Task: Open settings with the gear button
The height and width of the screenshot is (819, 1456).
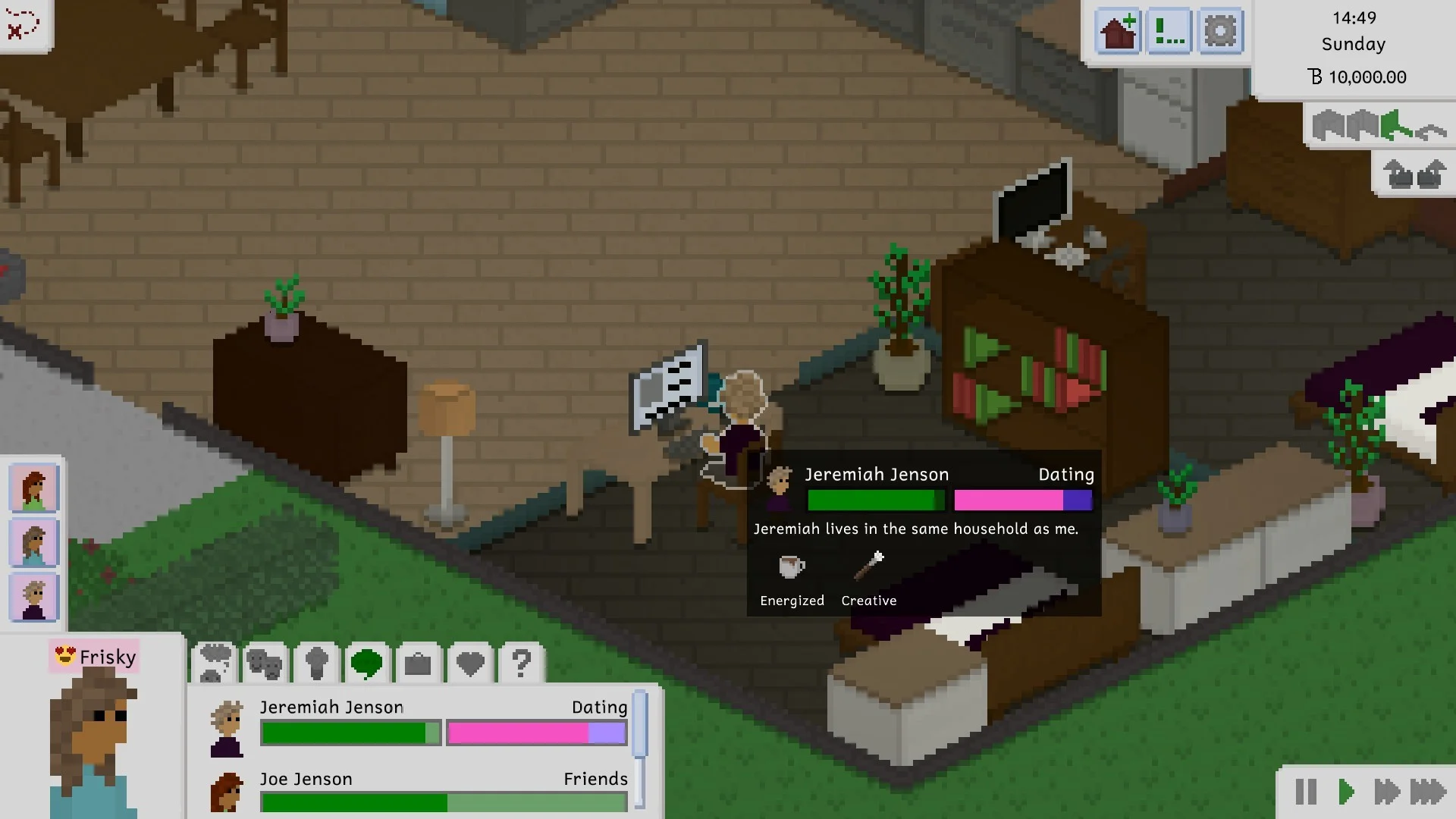Action: click(x=1219, y=32)
